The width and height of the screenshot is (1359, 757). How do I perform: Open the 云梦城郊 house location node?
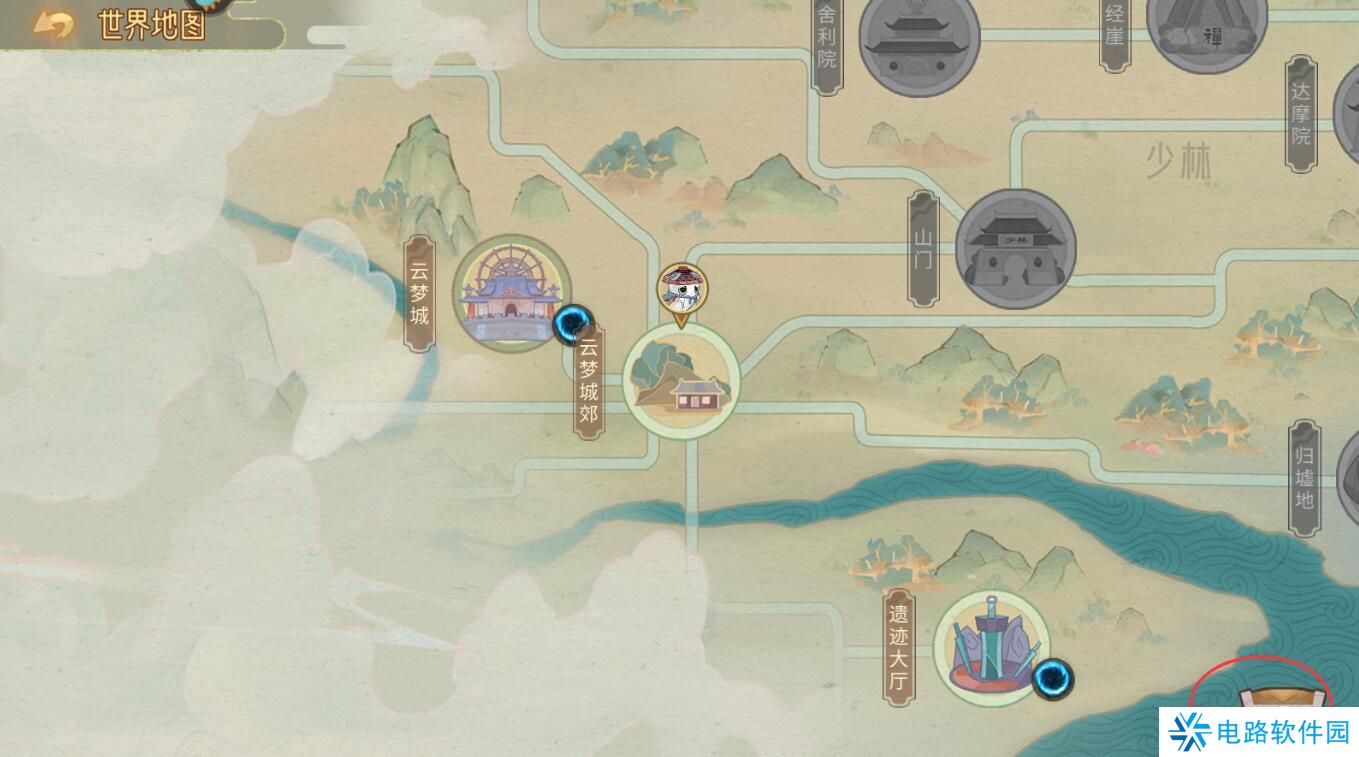coord(680,385)
